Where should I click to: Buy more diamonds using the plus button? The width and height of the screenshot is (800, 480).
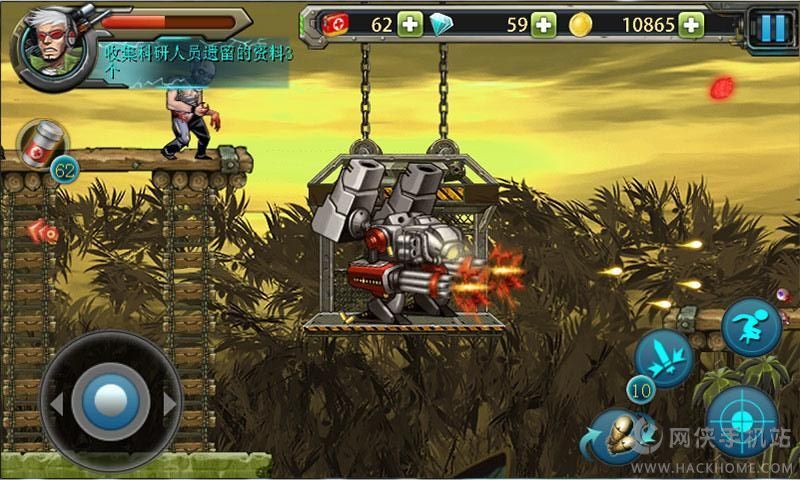(543, 25)
